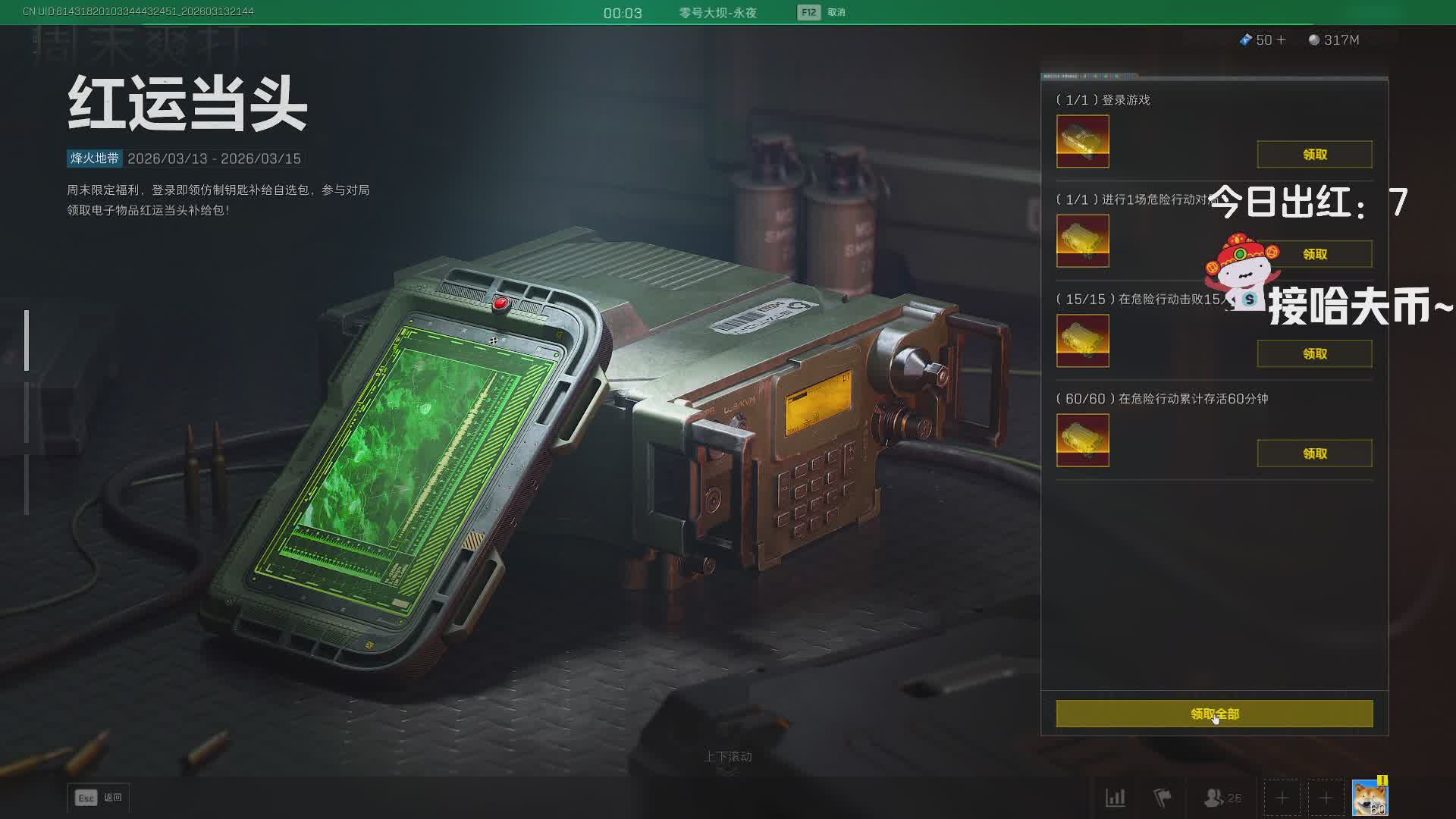The width and height of the screenshot is (1456, 819).
Task: Open the friends list showing 26
Action: pyautogui.click(x=1222, y=798)
